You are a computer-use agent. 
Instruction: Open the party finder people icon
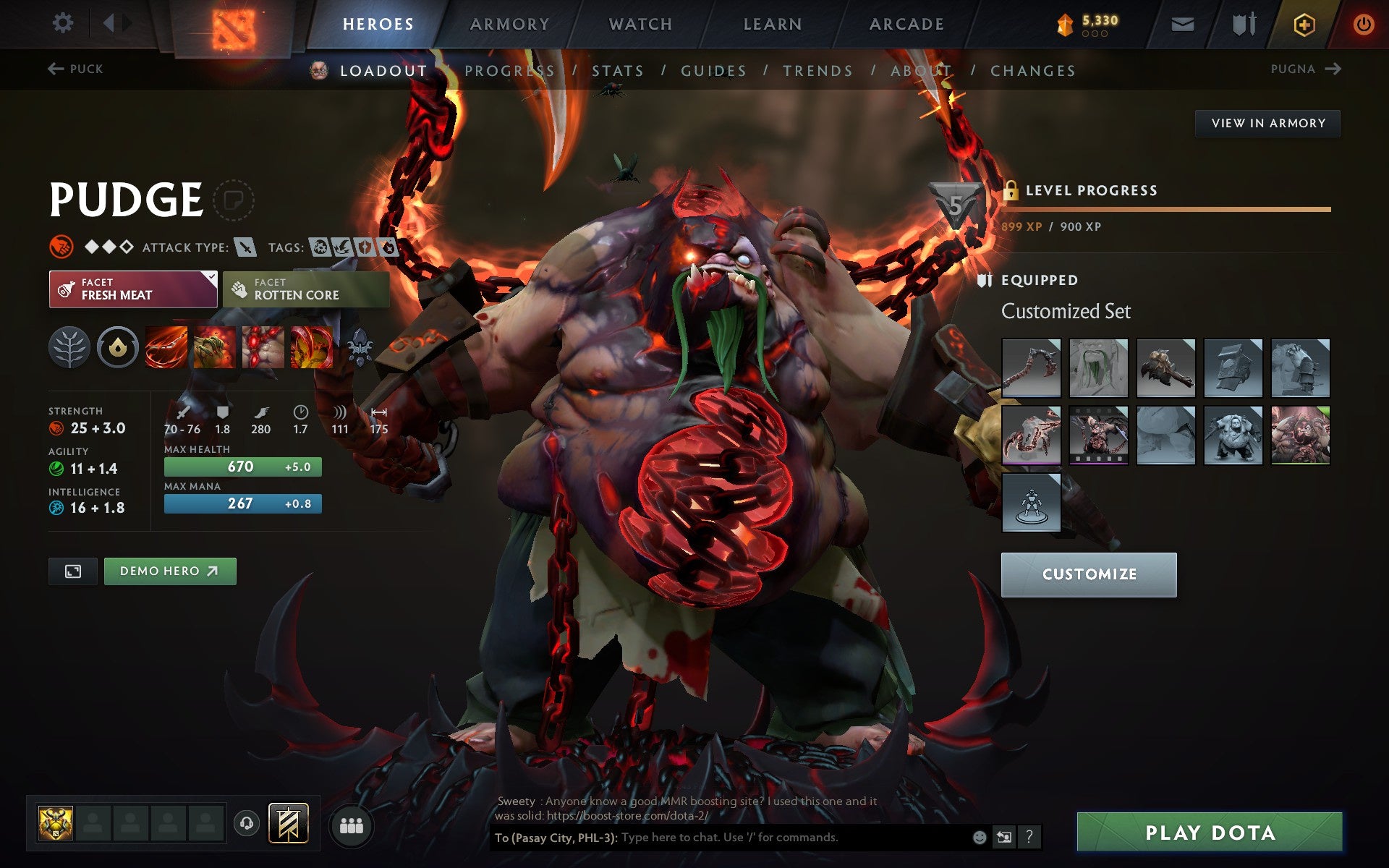pos(352,825)
